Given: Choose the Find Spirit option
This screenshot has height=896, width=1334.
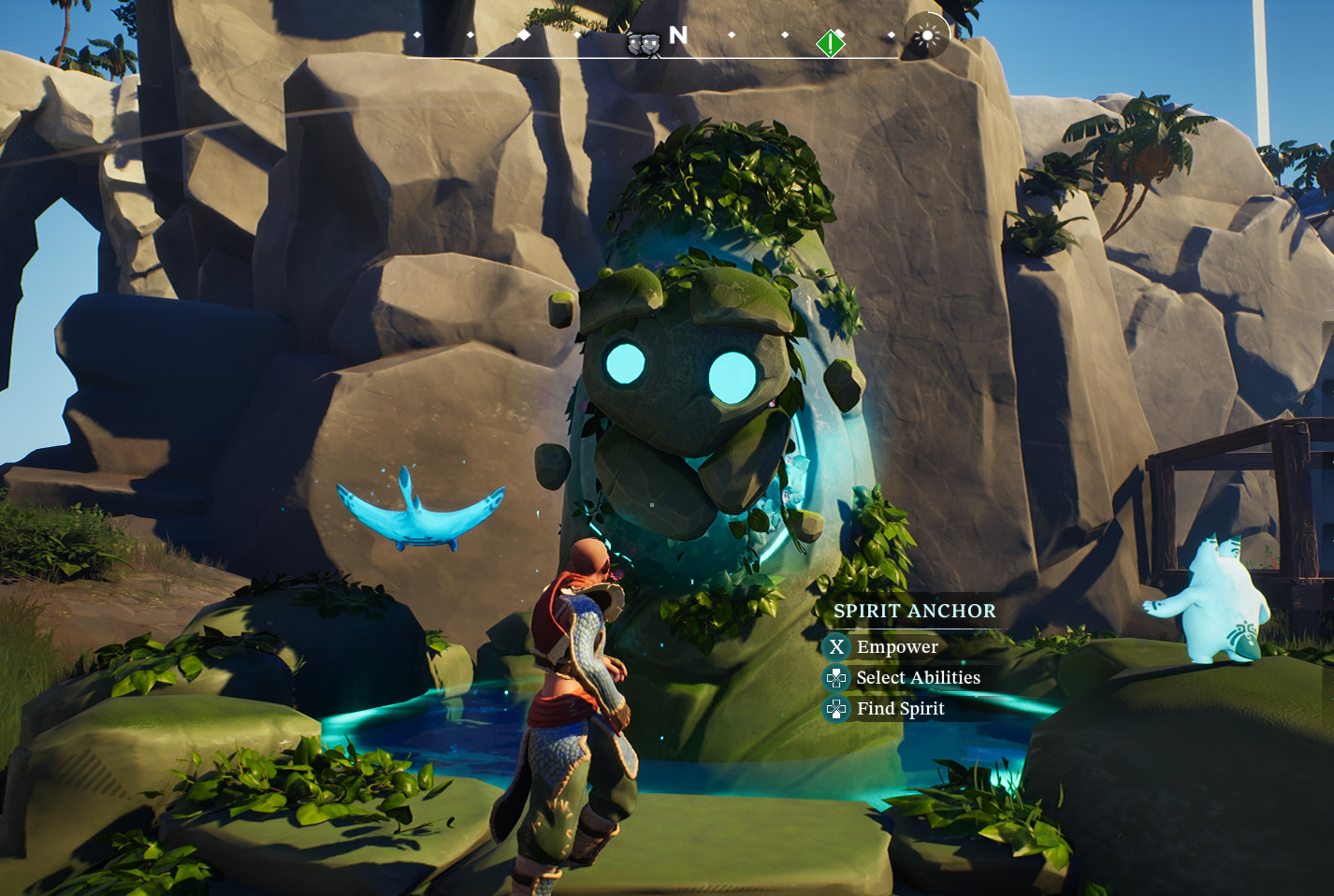Looking at the screenshot, I should pos(900,709).
